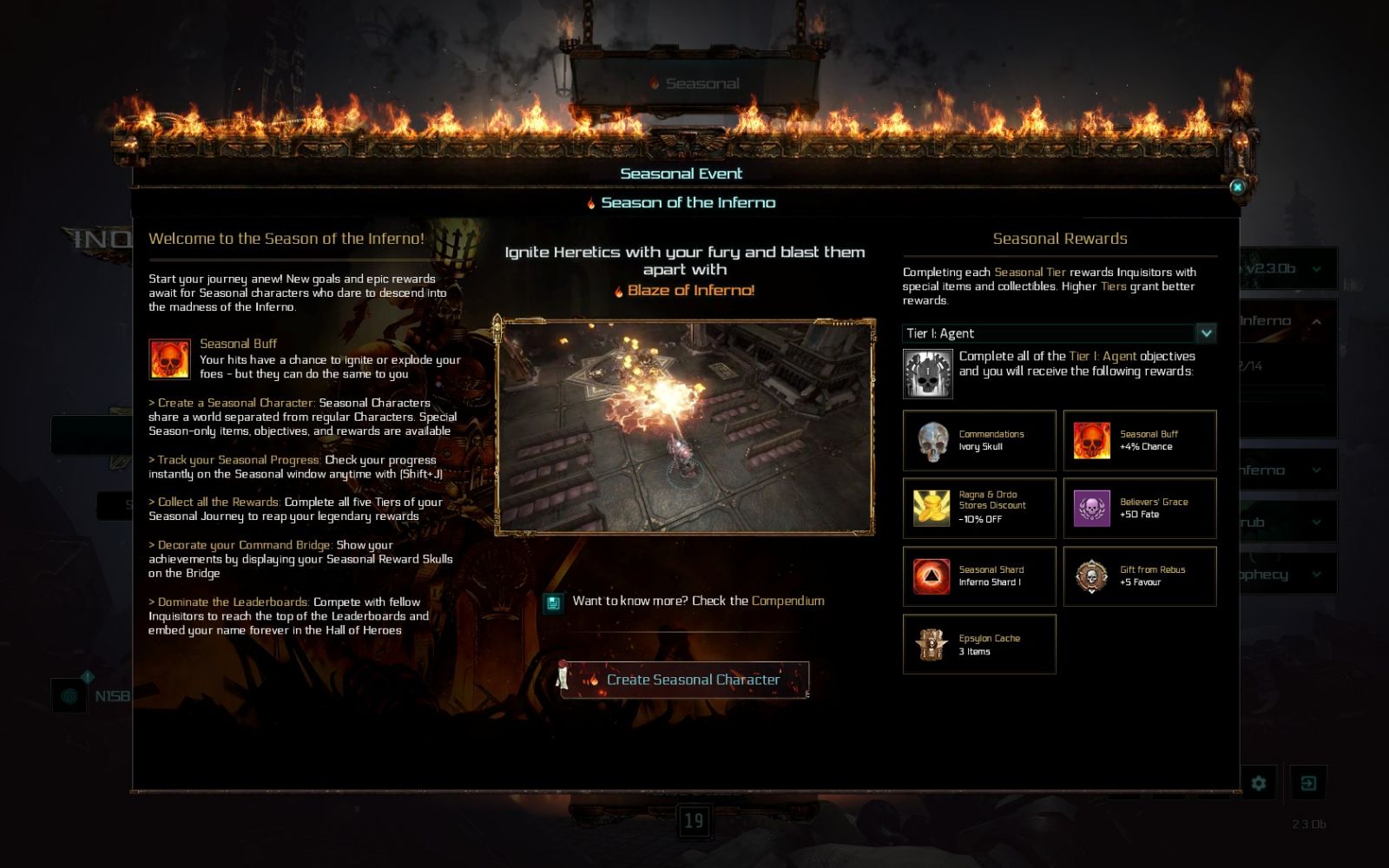This screenshot has height=868, width=1389.
Task: Select the Seasonal Buff +4% Chance reward
Action: click(1140, 440)
